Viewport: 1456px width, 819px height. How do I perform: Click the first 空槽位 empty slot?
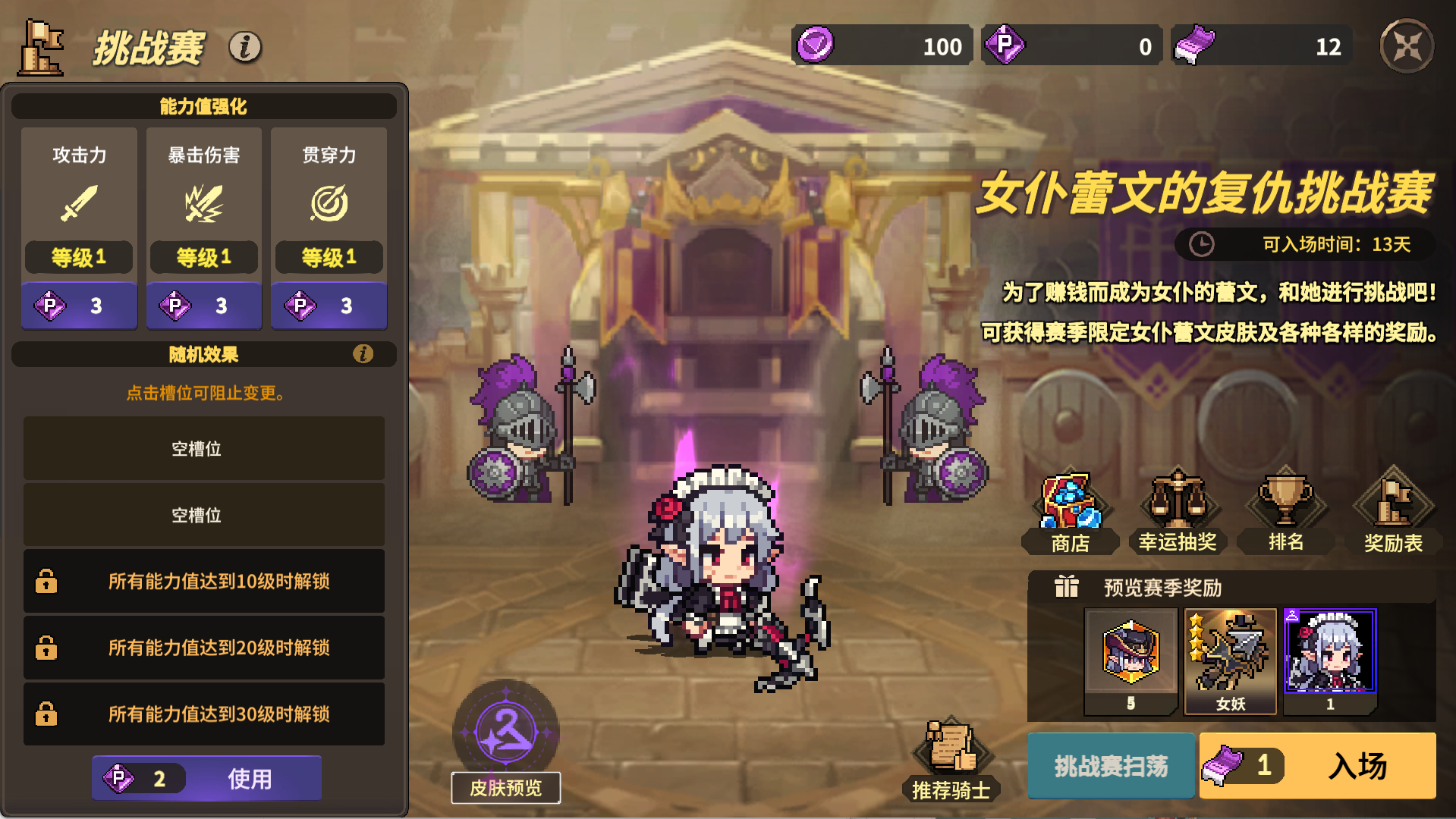203,447
